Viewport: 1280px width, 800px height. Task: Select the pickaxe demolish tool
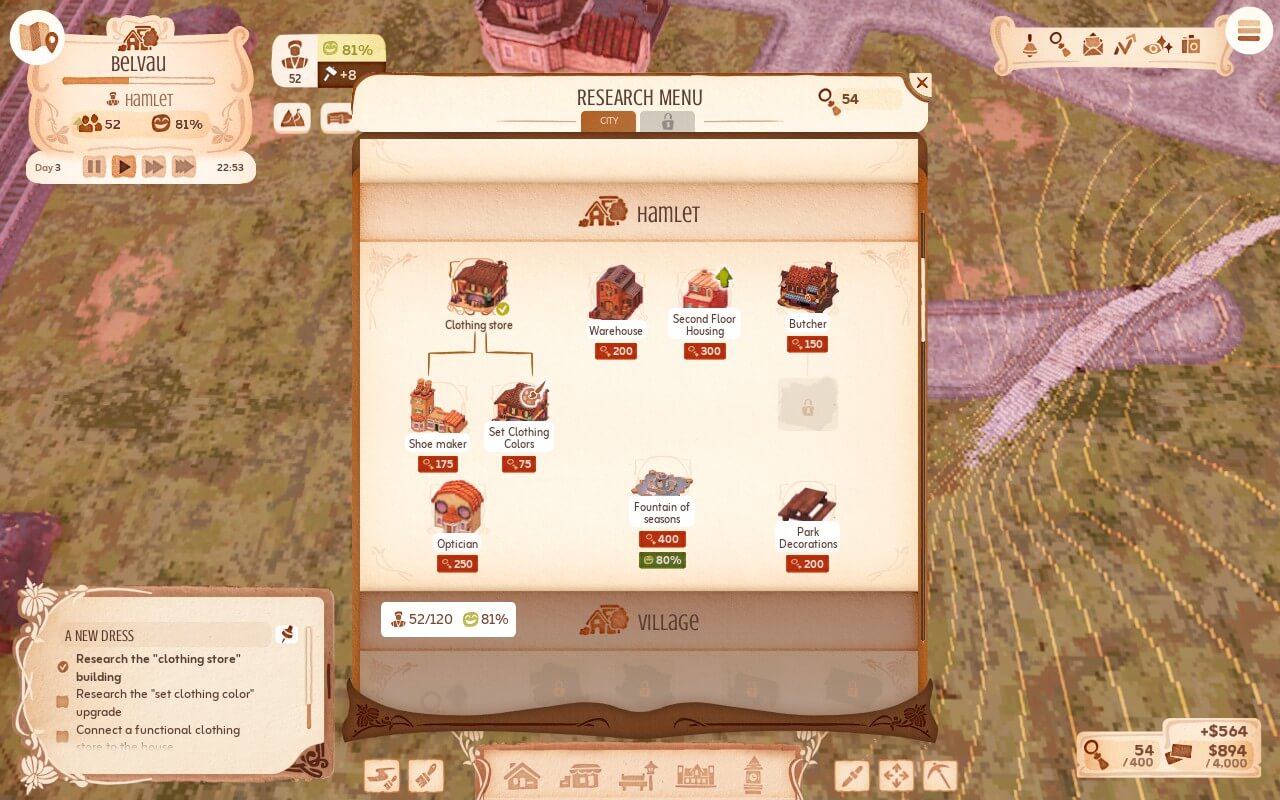point(939,775)
